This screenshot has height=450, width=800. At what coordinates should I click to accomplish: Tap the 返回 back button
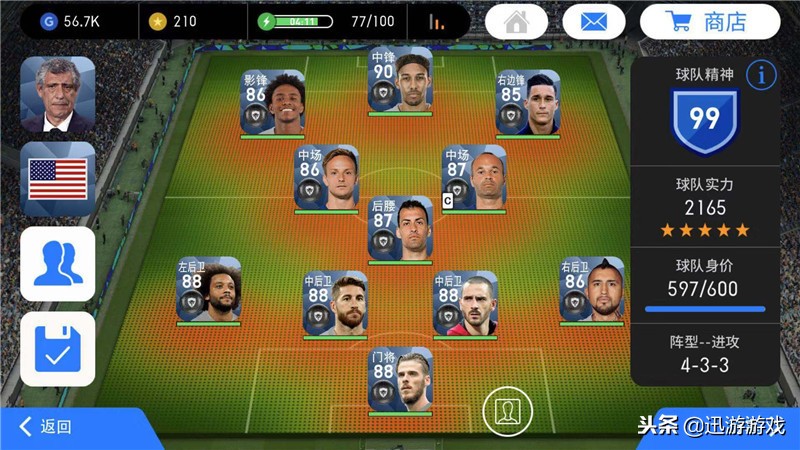pyautogui.click(x=47, y=427)
